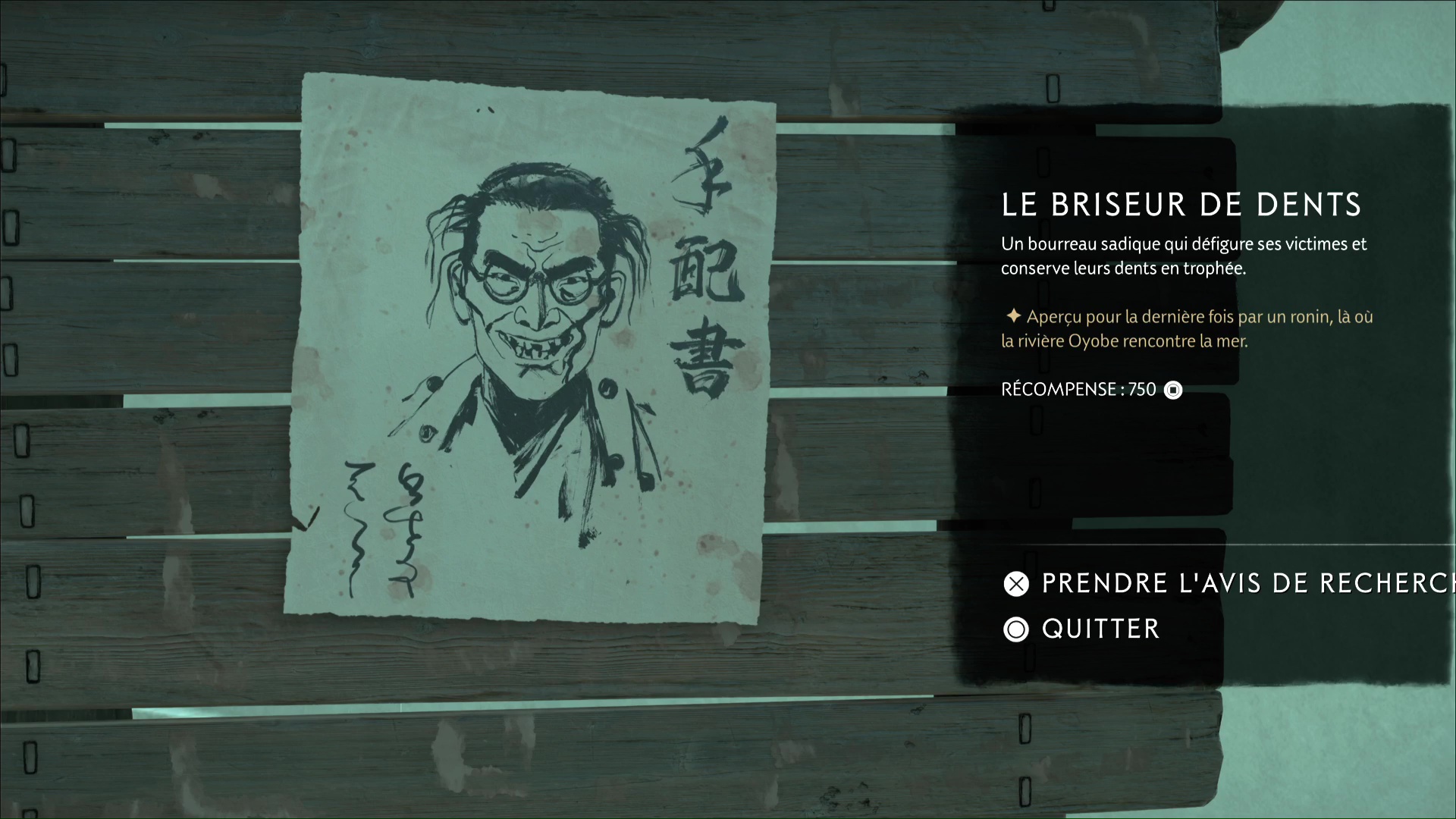This screenshot has height=819, width=1456.
Task: Choose QUITTER to leave the notice
Action: tap(1100, 629)
